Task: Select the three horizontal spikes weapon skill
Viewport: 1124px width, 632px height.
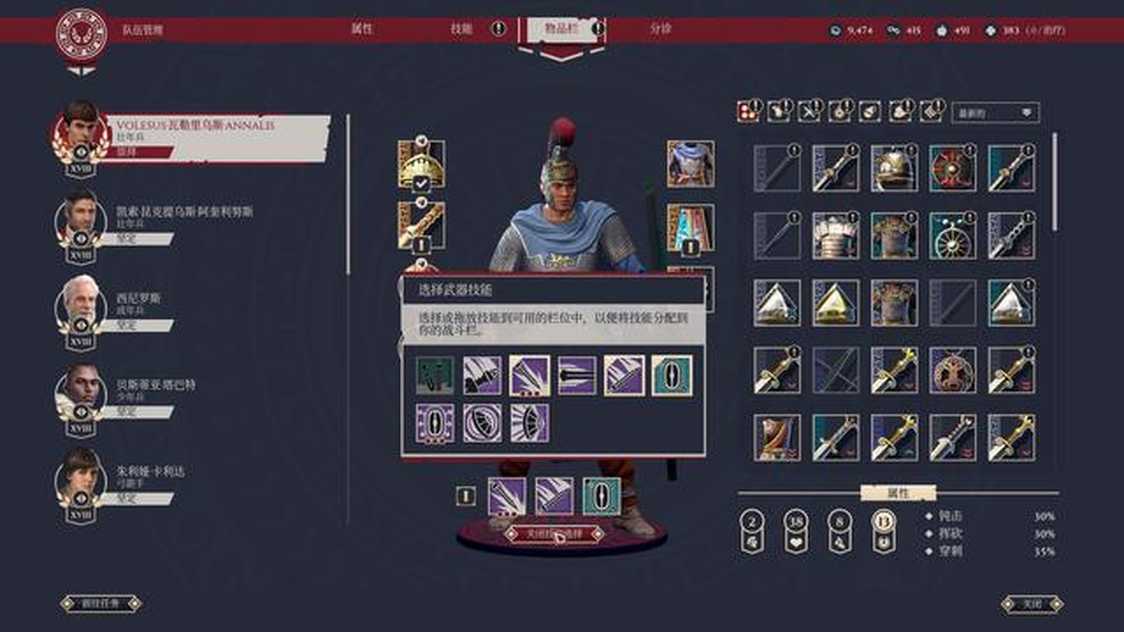Action: (577, 376)
